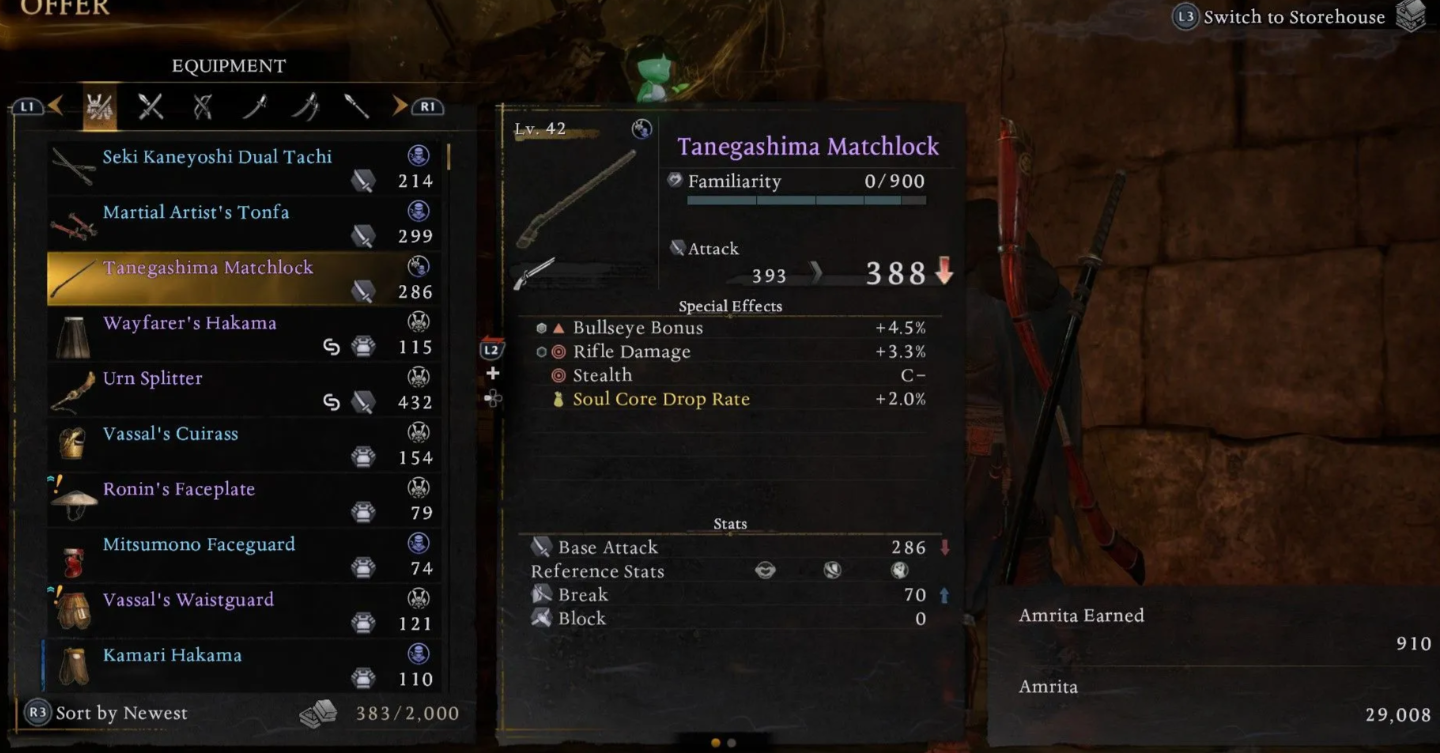Switch to Storehouse view
Screen dimensions: 1440x753
(x=1293, y=17)
